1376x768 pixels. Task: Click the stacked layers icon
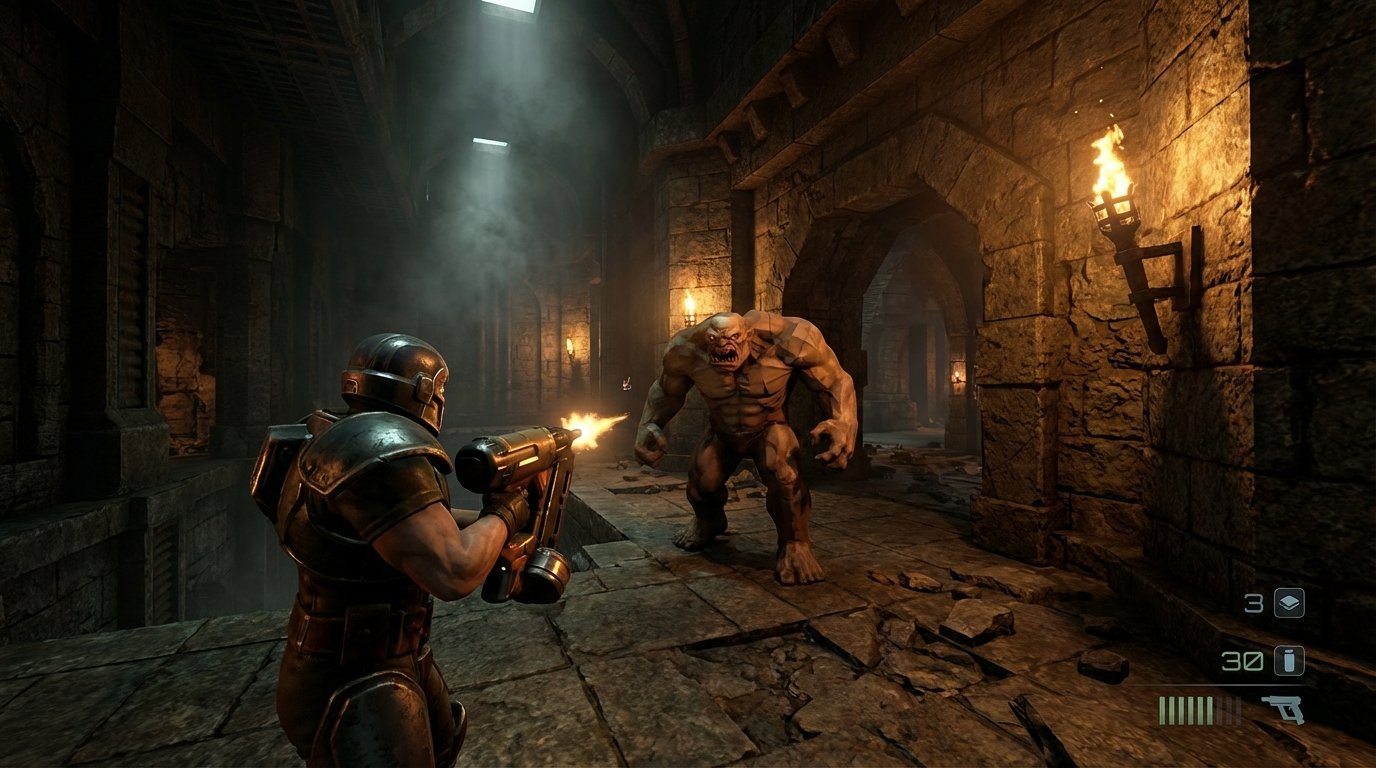(1288, 603)
